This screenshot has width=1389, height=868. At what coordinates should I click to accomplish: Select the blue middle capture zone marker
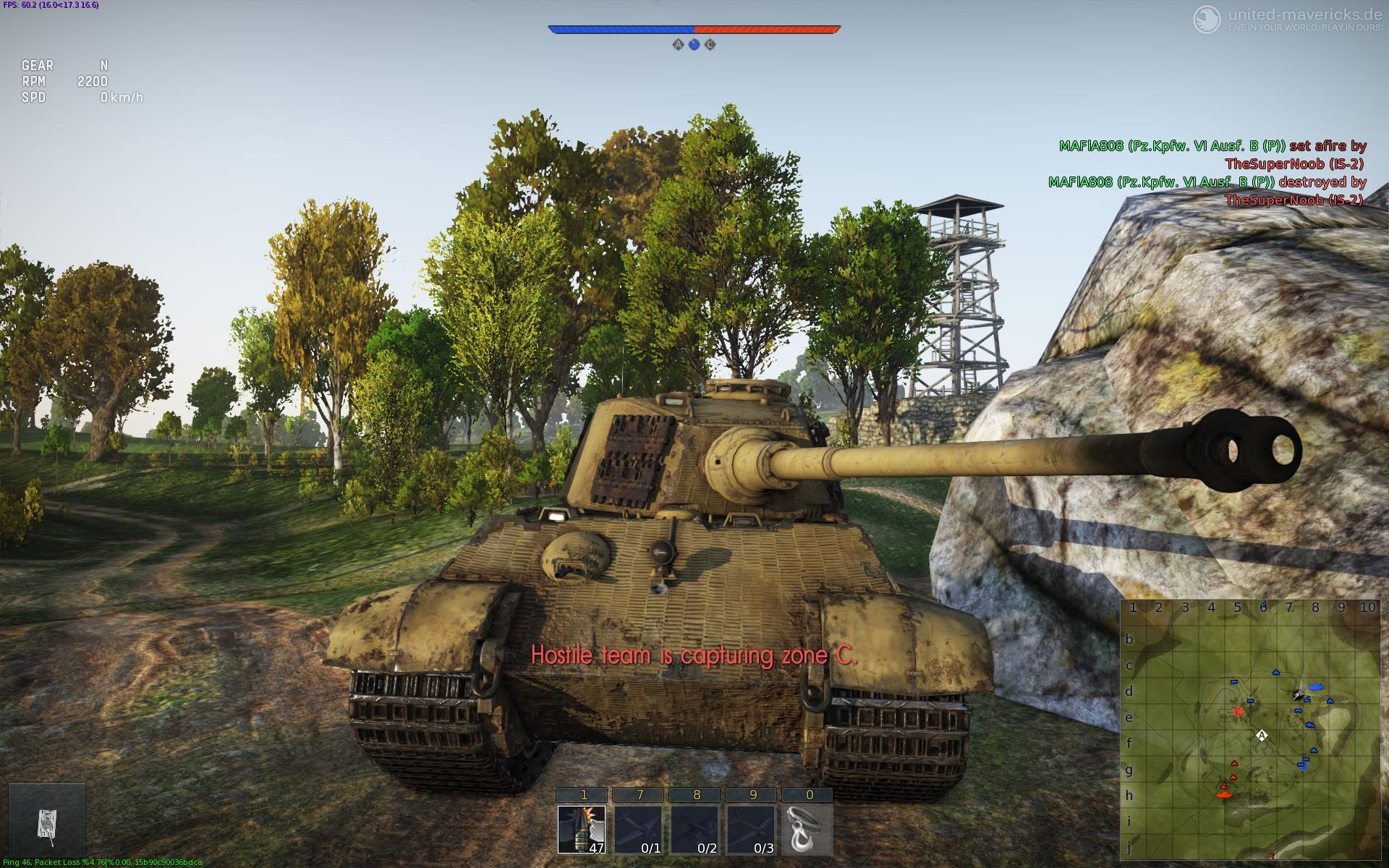tap(694, 45)
